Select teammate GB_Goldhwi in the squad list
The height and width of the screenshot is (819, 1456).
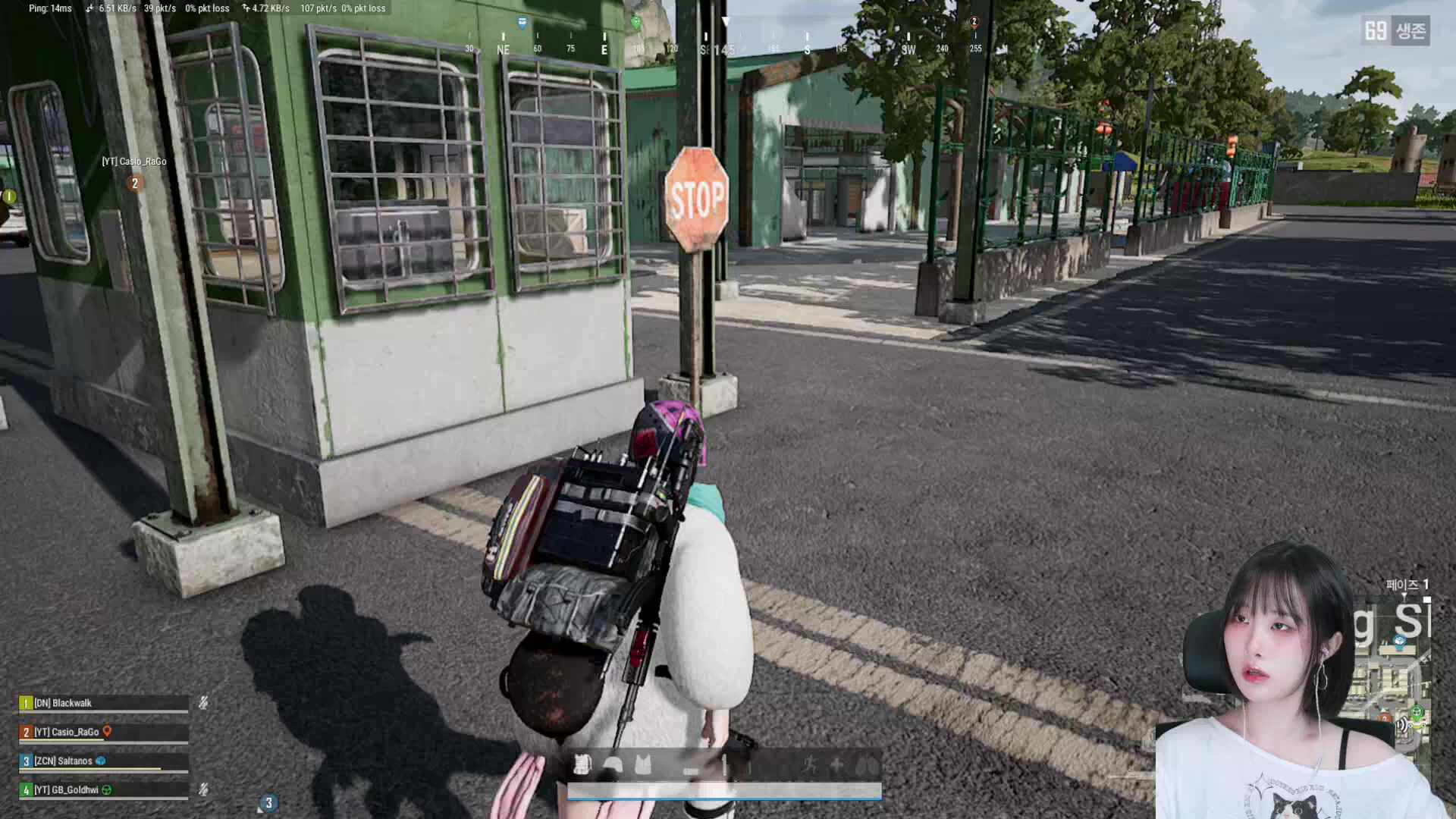[67, 789]
